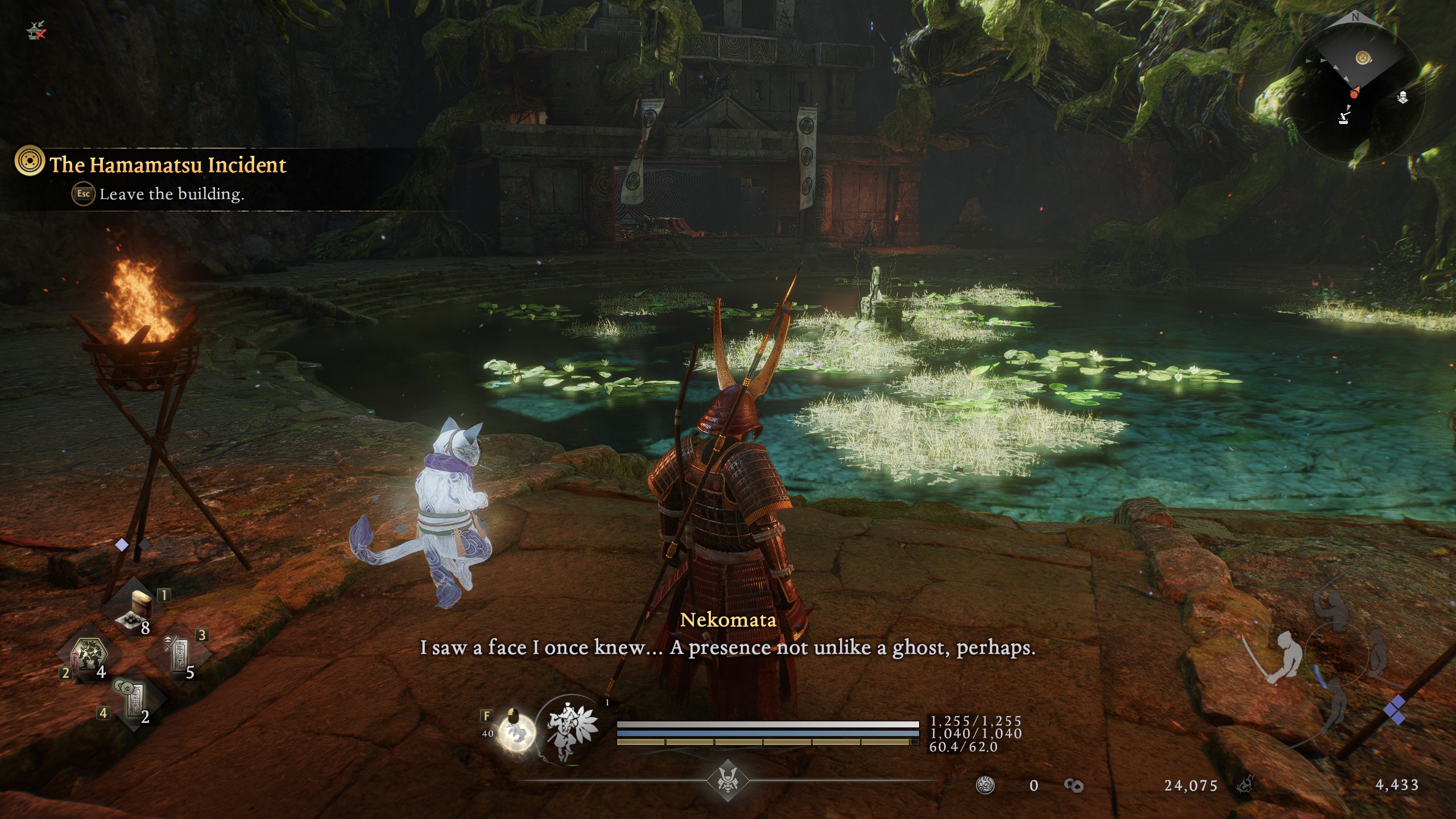Open The Hamamatsu Incident quest tracker

pos(167,165)
